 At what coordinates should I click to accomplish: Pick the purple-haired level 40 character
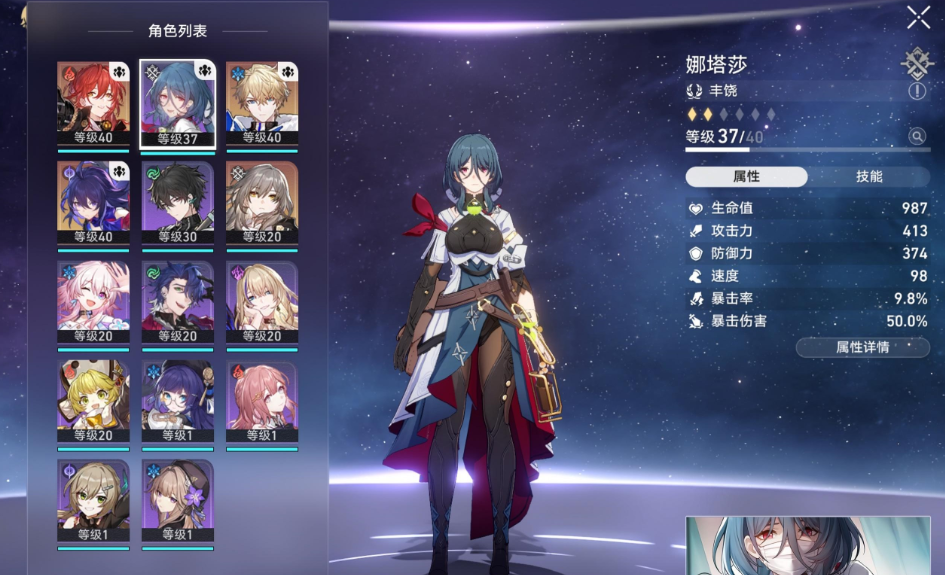[x=94, y=202]
